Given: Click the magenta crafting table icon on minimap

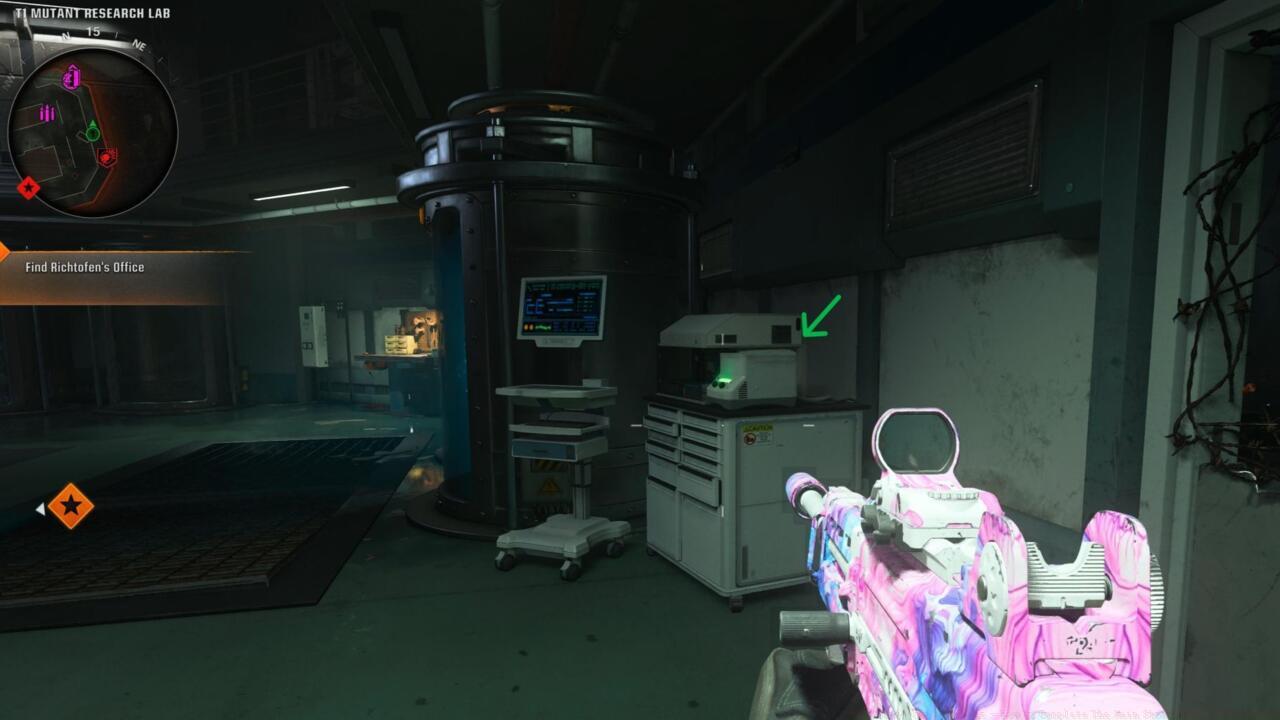Looking at the screenshot, I should tap(71, 78).
